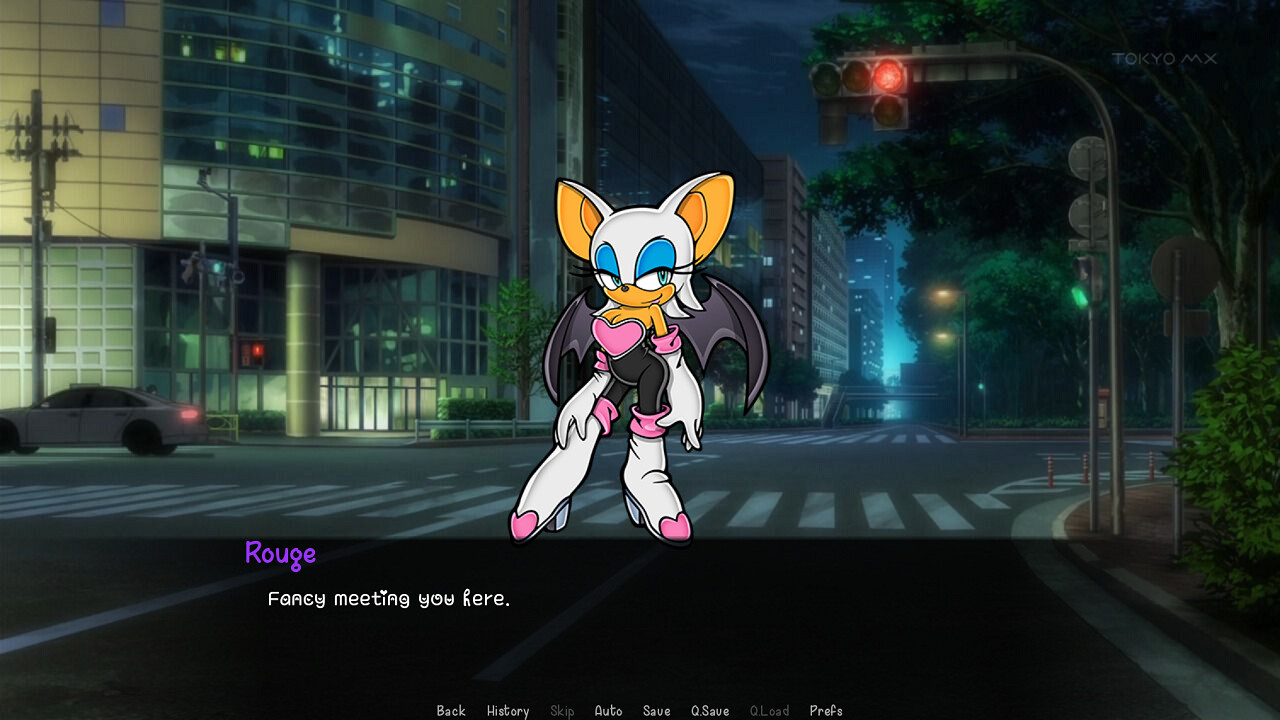This screenshot has height=720, width=1280.
Task: Turn on Auto-advance mode
Action: [609, 711]
